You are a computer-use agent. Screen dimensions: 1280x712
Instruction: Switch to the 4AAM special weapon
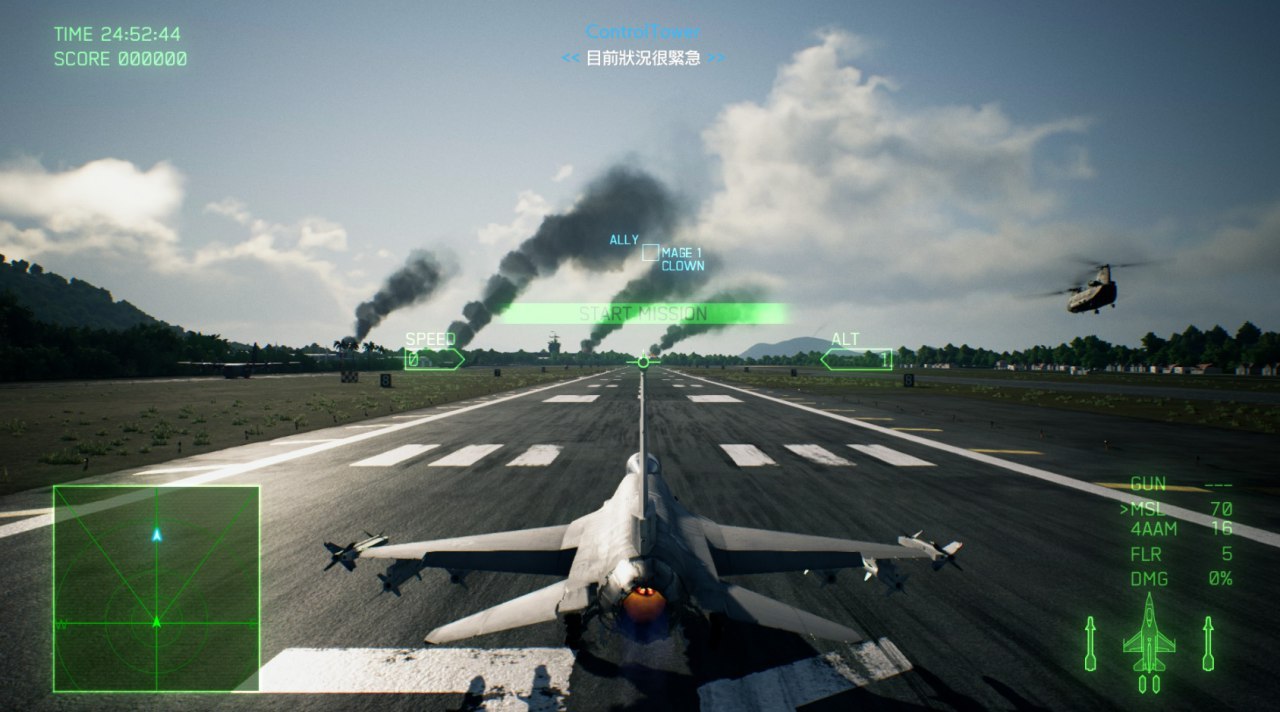1154,529
